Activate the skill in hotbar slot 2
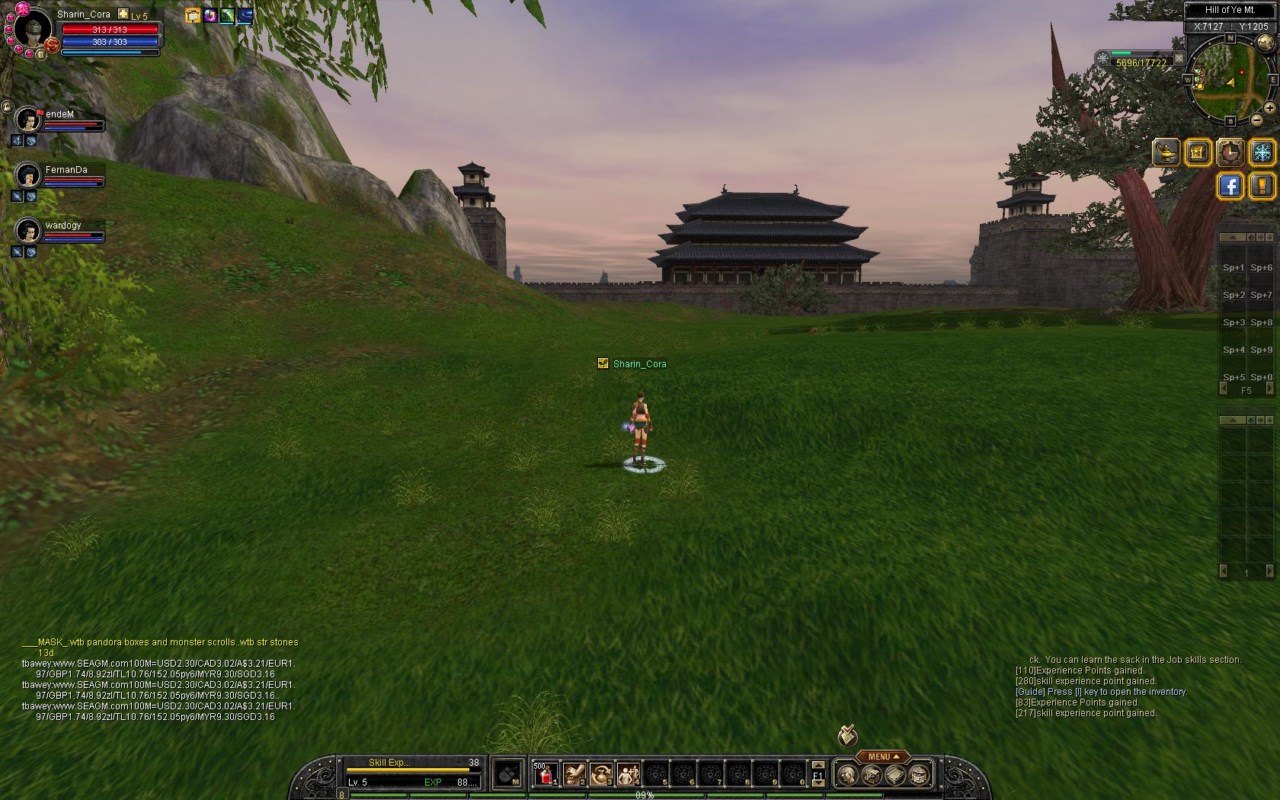Screen dimensions: 1280x800 [x=574, y=773]
